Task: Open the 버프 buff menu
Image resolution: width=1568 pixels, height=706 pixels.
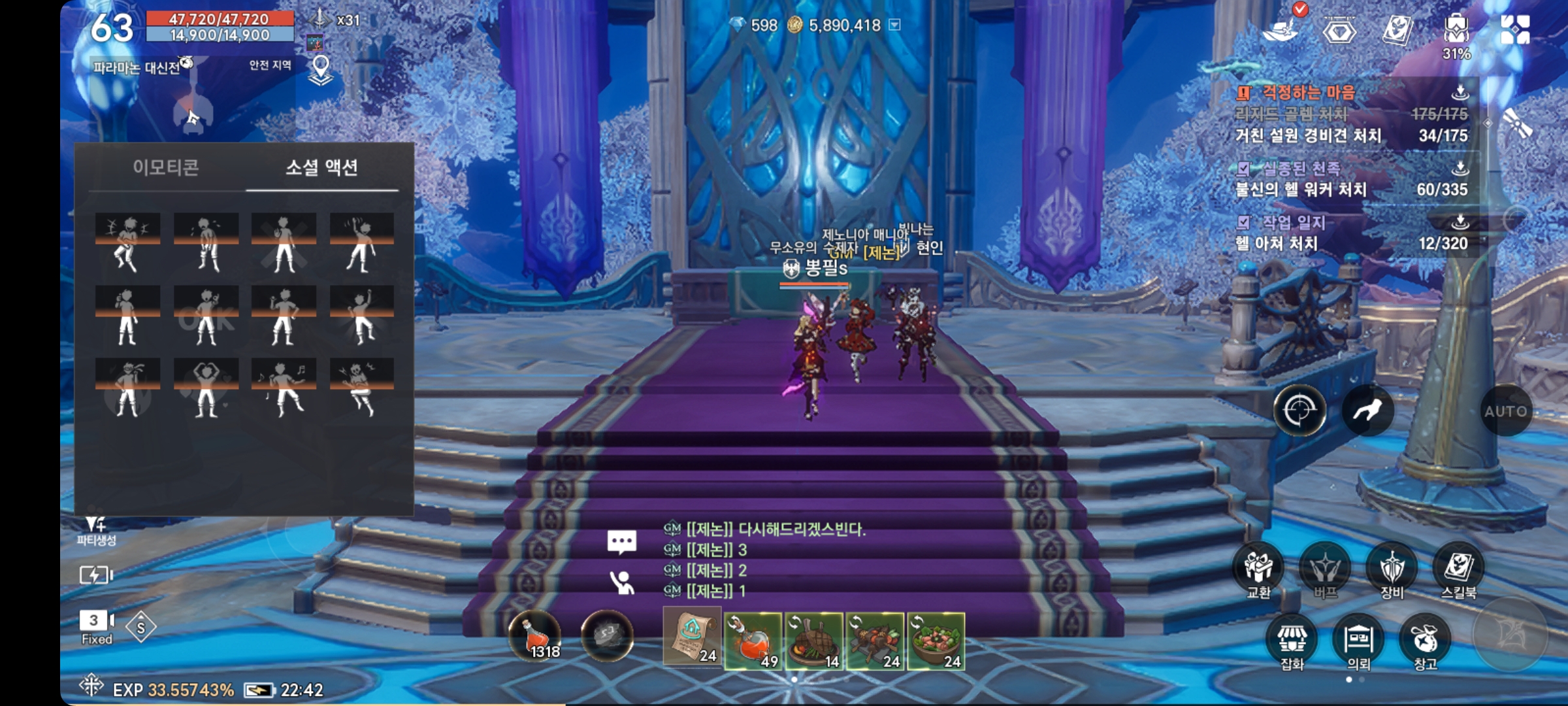Action: point(1325,569)
